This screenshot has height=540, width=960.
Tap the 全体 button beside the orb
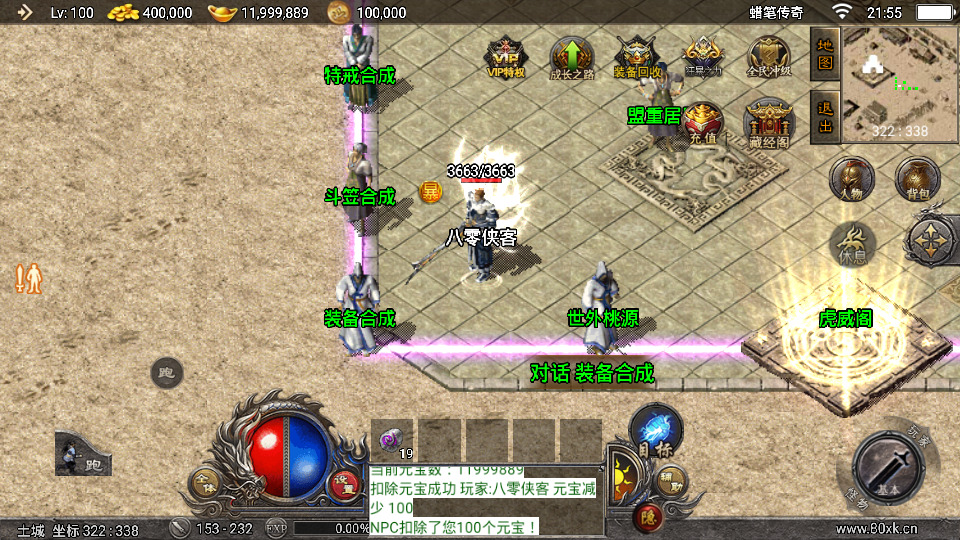tap(205, 484)
